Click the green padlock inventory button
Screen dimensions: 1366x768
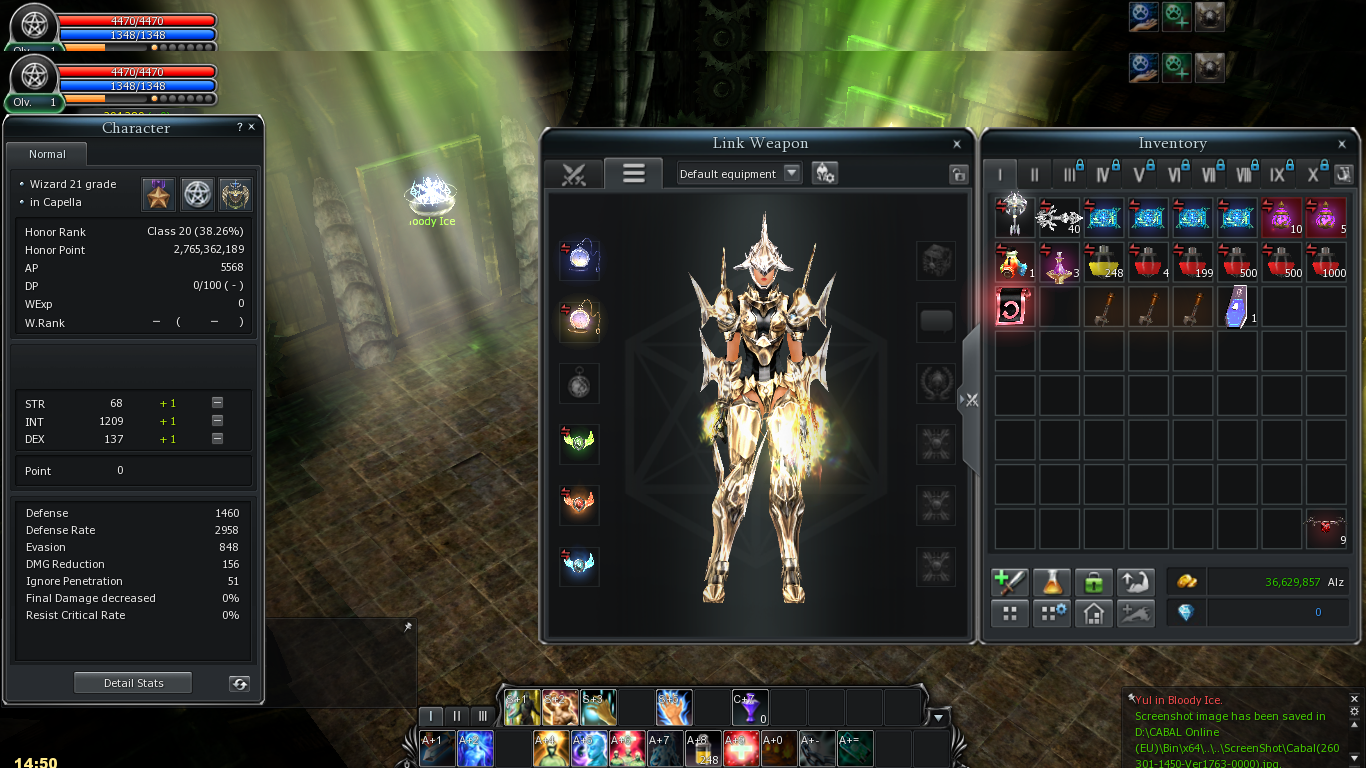coord(1093,582)
